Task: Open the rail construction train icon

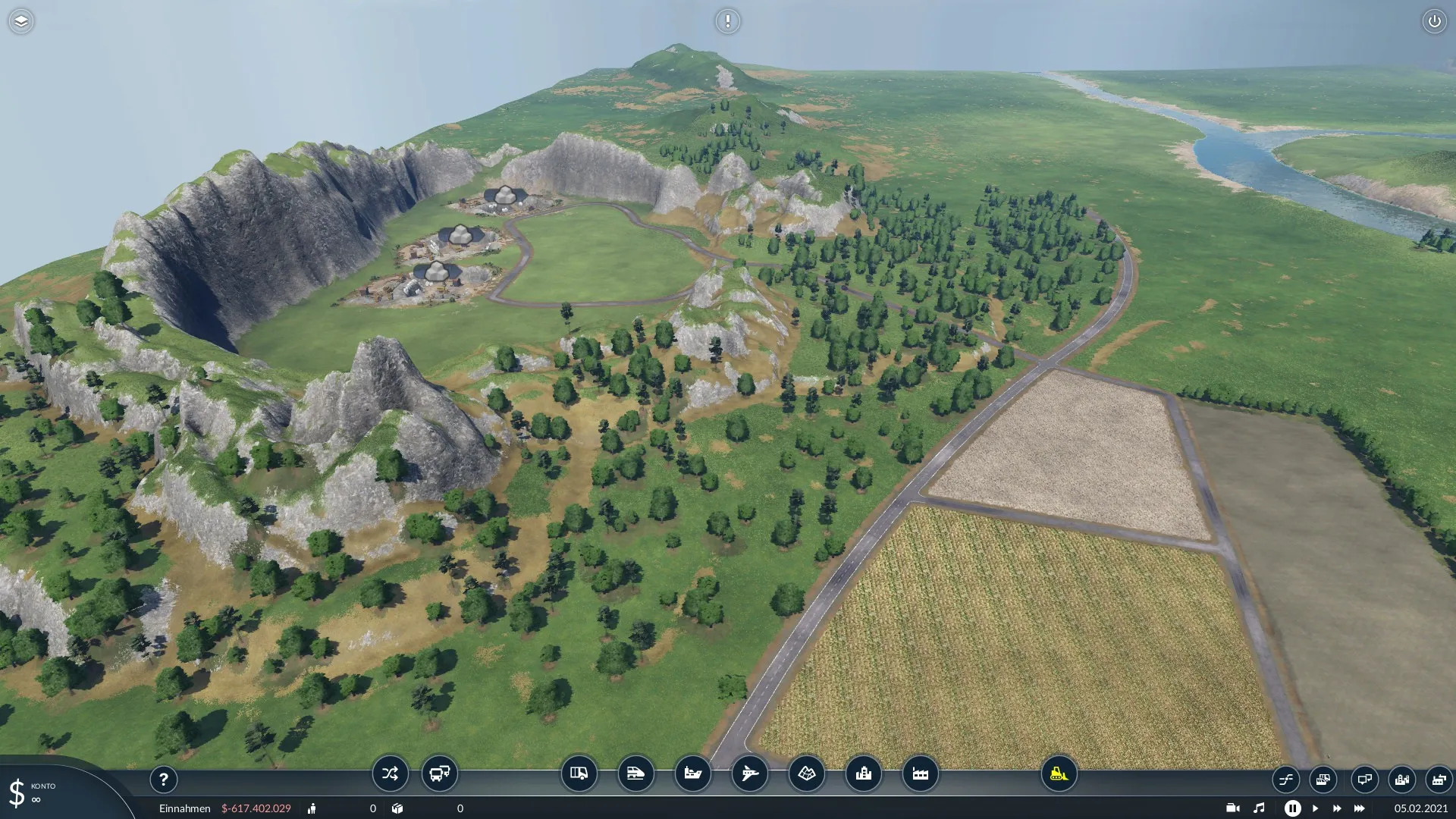Action: tap(635, 773)
